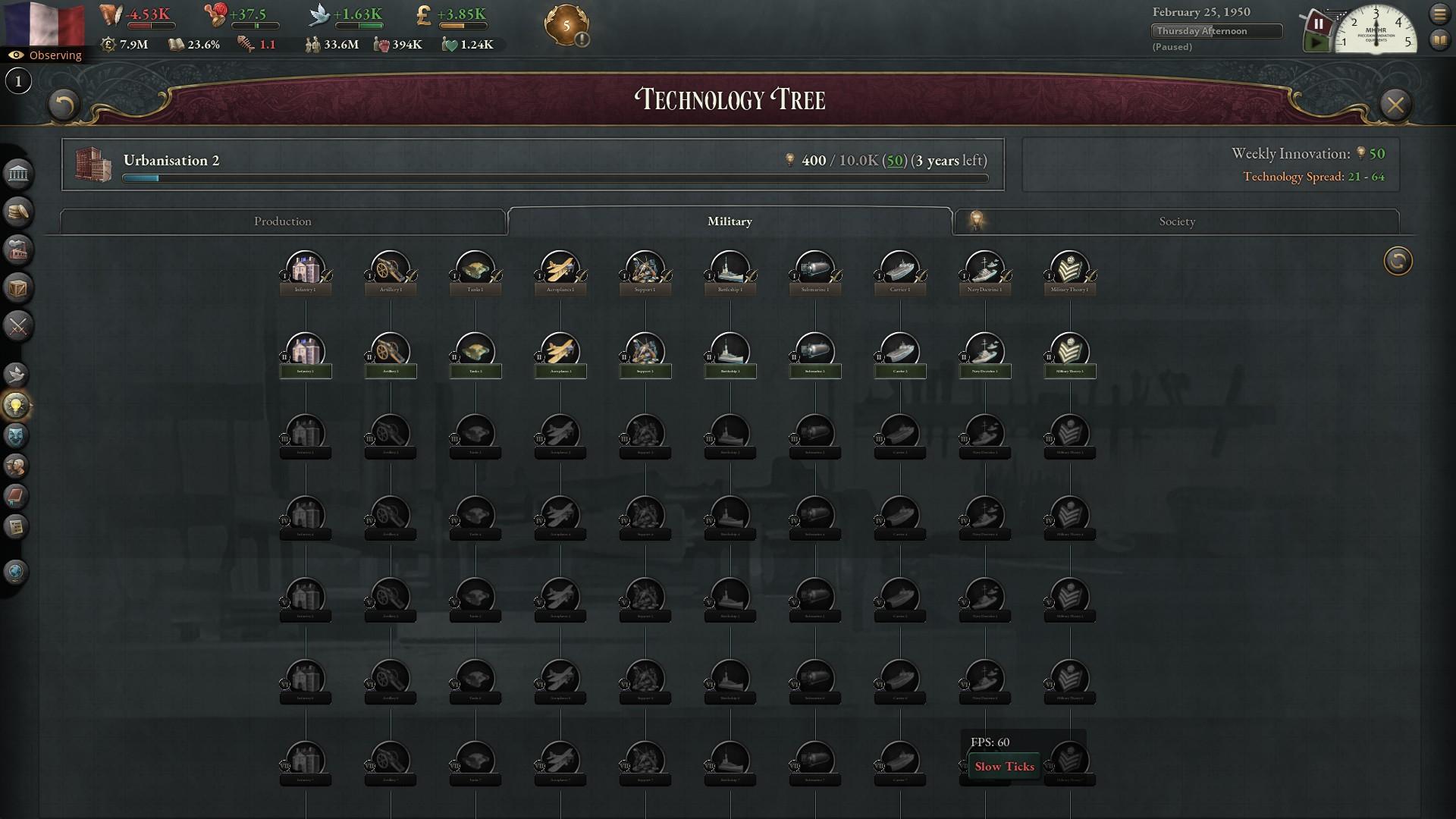Open the budget panel with the coins icon

click(x=17, y=212)
